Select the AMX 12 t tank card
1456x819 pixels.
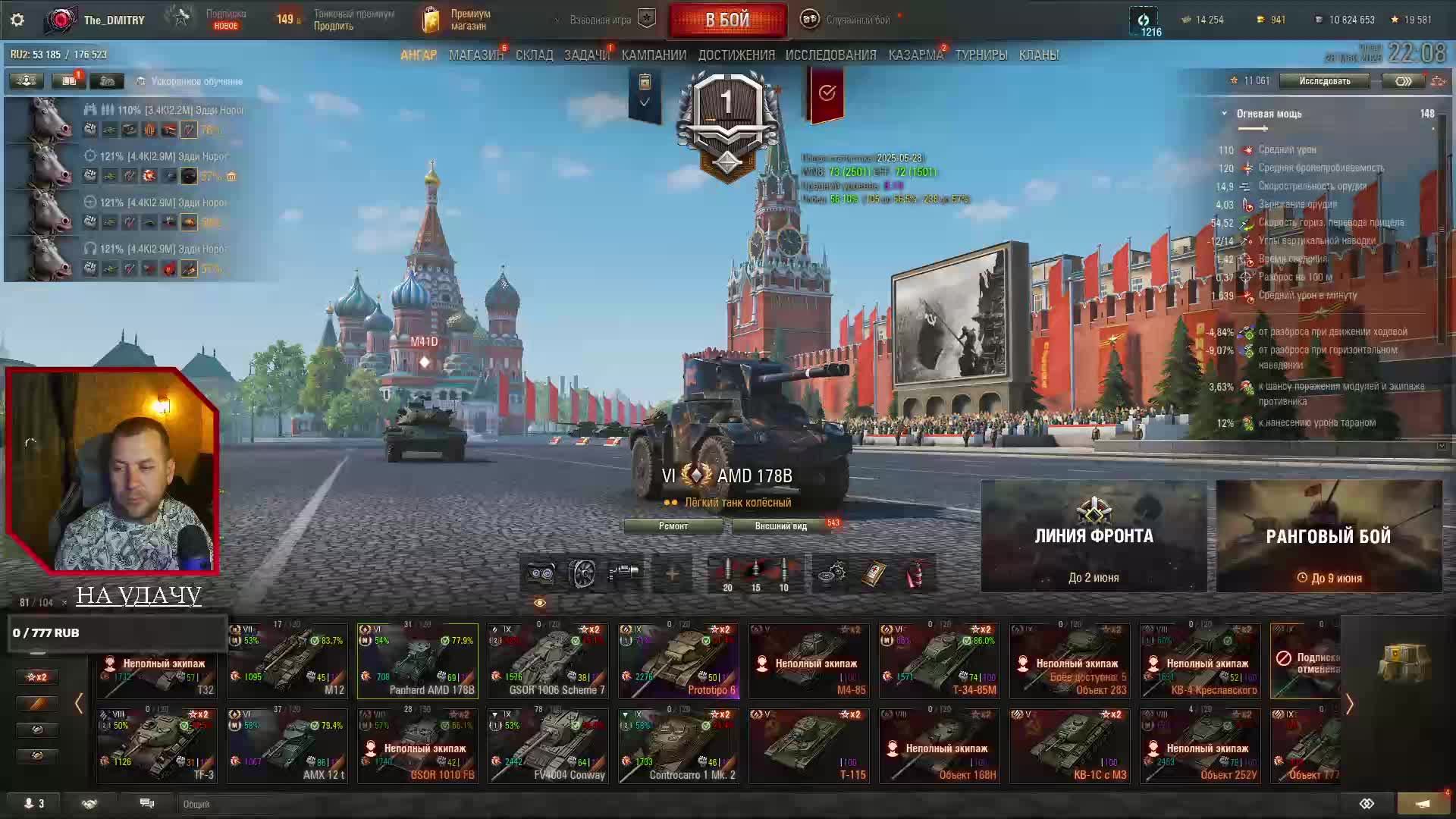[x=287, y=746]
